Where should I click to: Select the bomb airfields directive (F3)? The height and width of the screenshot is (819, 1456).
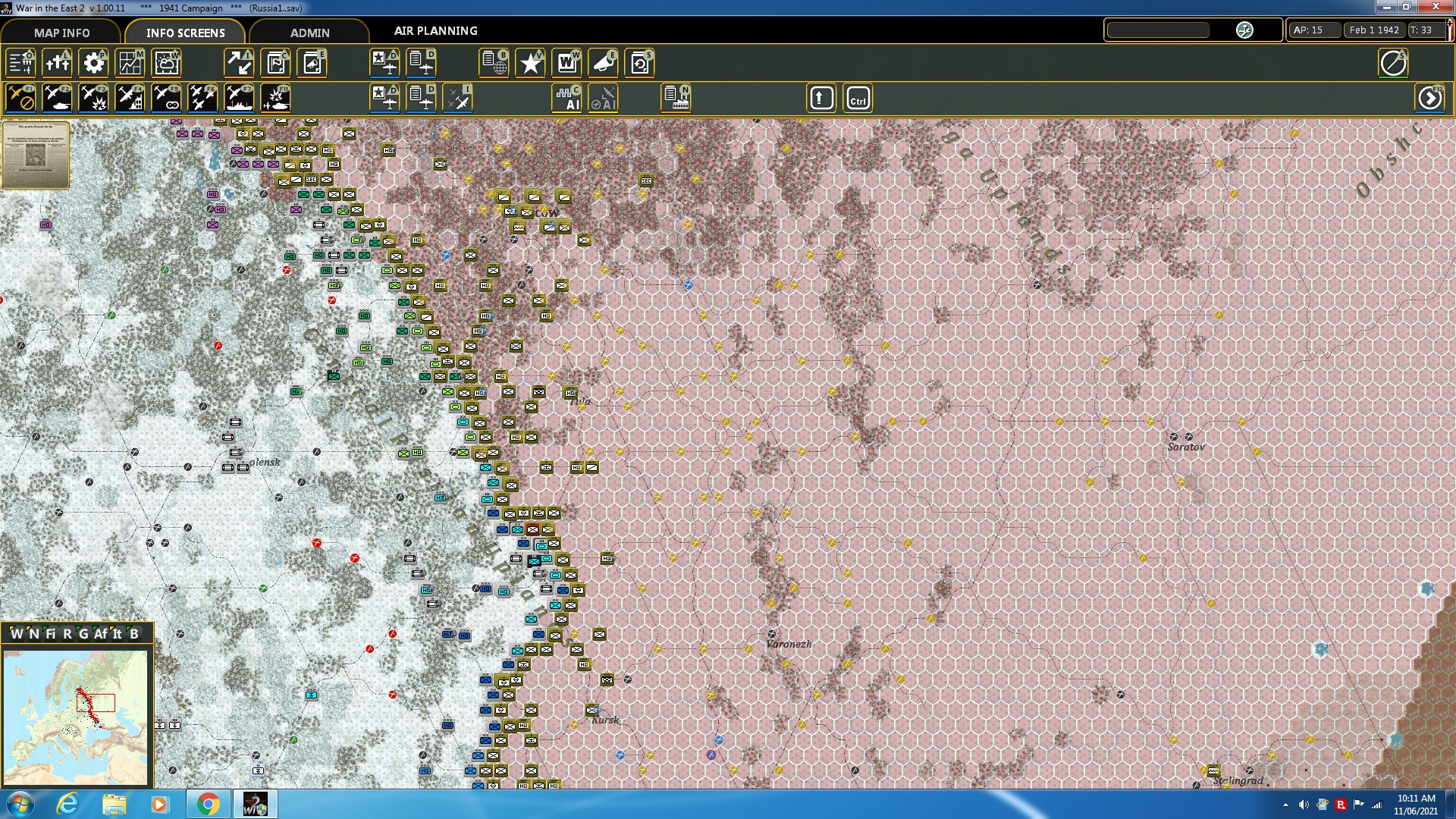pyautogui.click(x=93, y=97)
